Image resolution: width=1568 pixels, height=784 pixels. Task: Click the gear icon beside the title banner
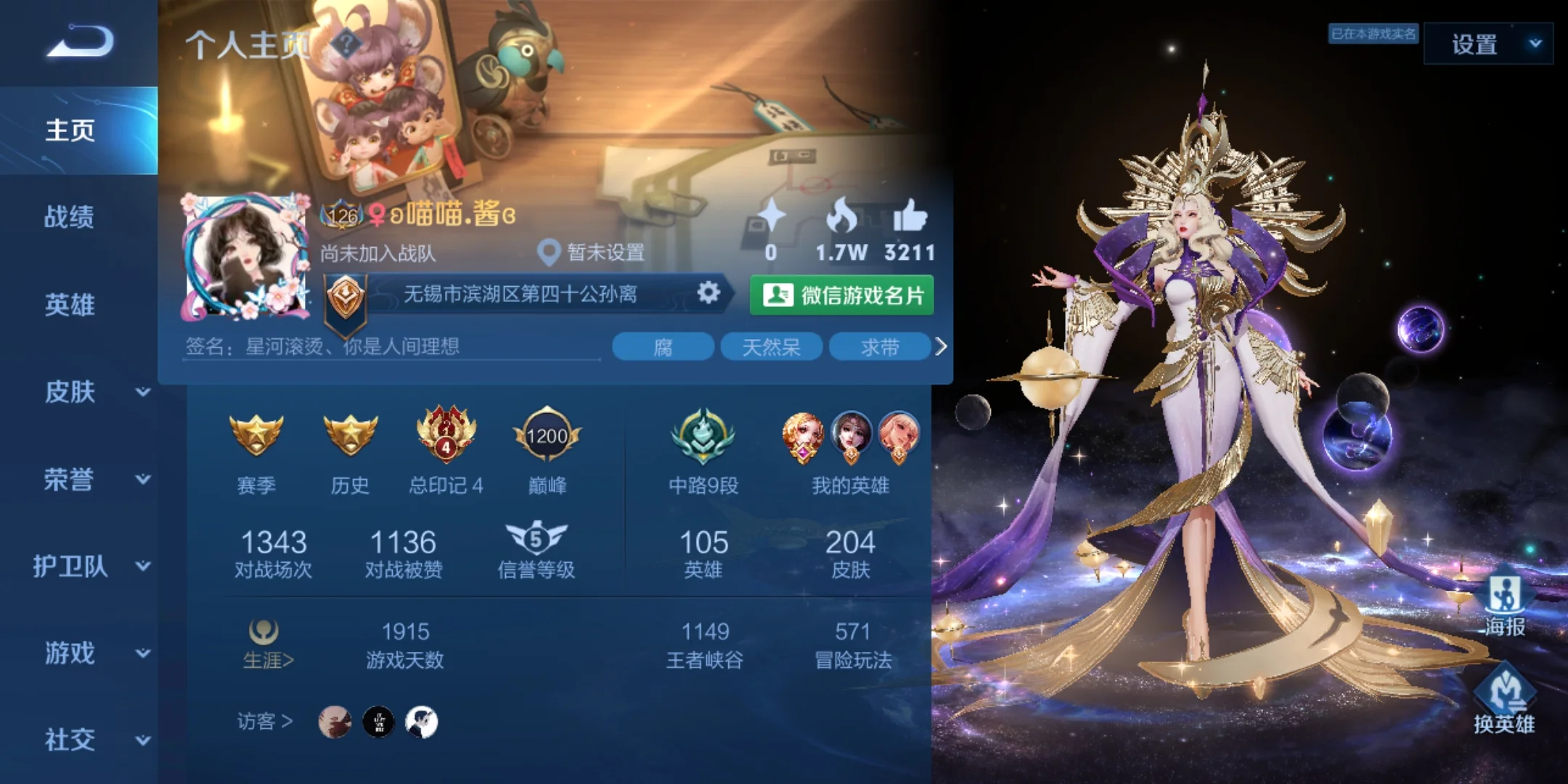(x=709, y=293)
